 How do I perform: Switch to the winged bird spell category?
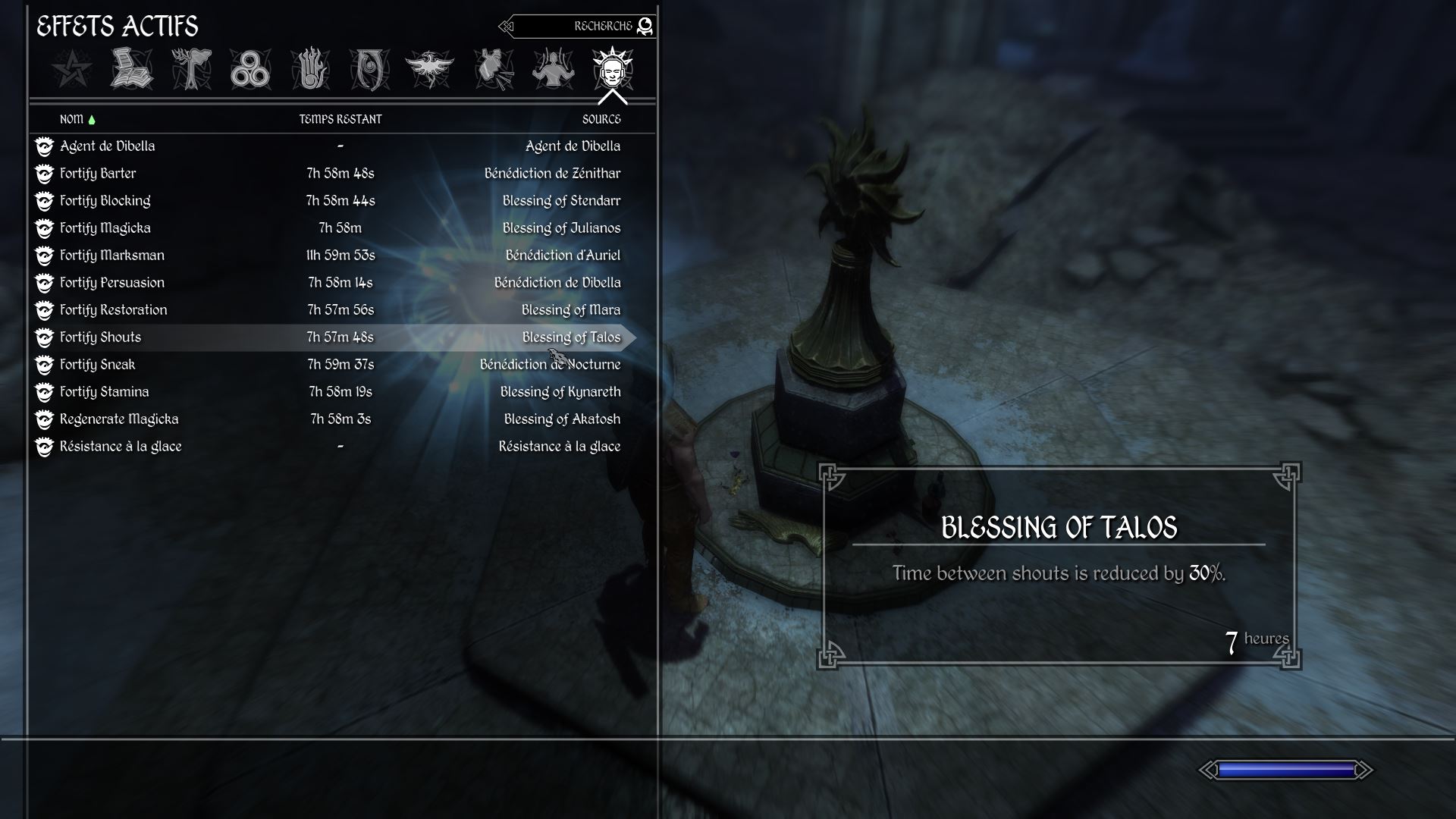(429, 70)
